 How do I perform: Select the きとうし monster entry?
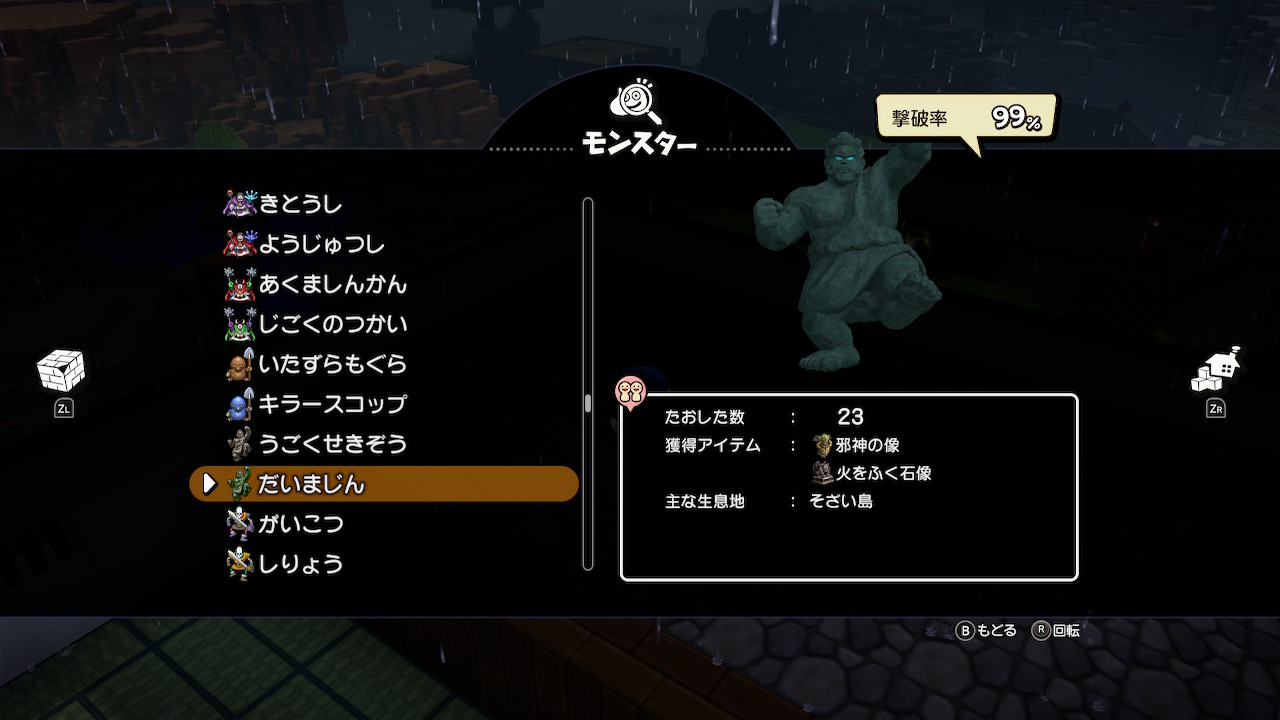point(300,204)
